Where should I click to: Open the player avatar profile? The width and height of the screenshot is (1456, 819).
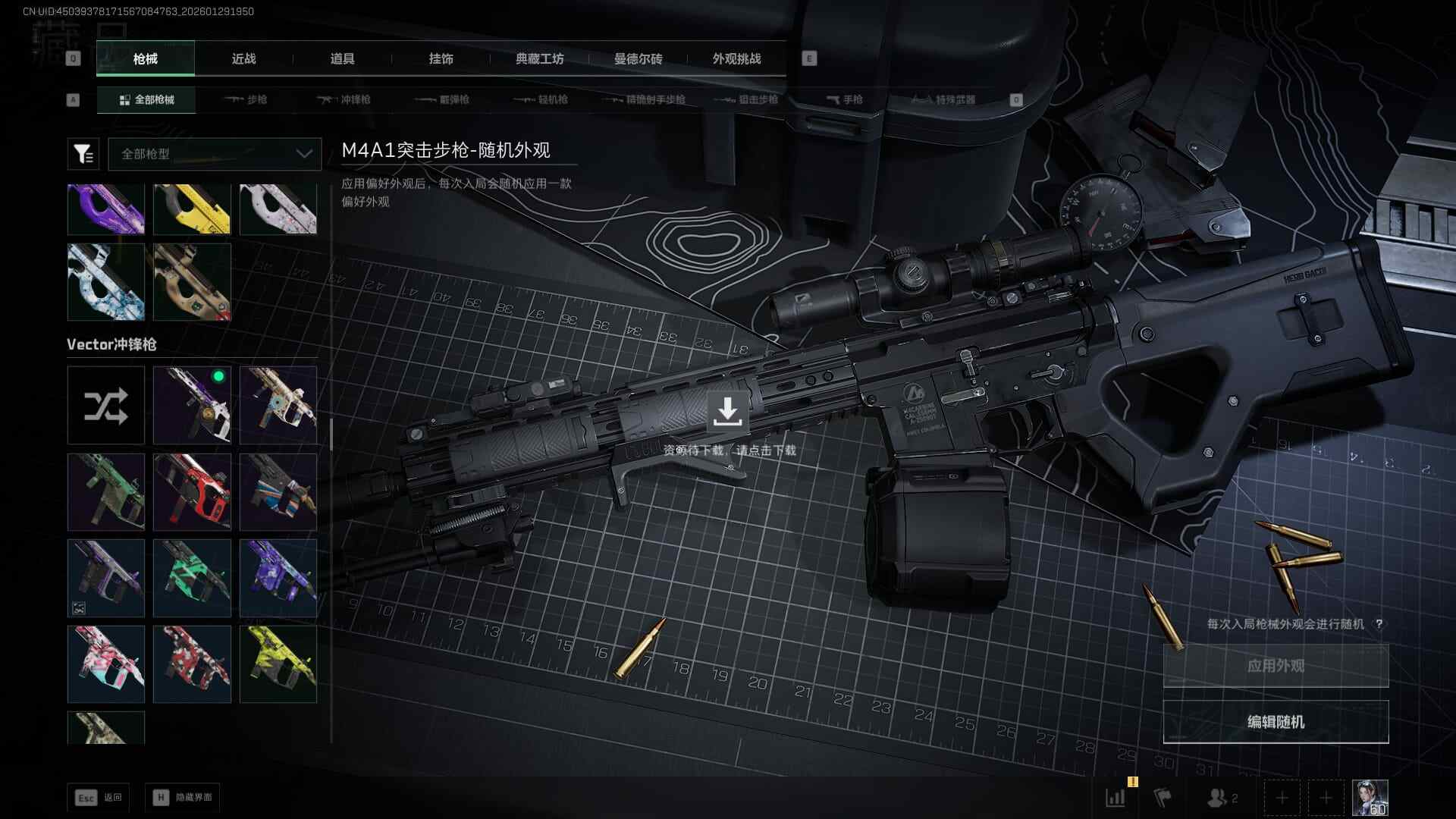[1370, 798]
